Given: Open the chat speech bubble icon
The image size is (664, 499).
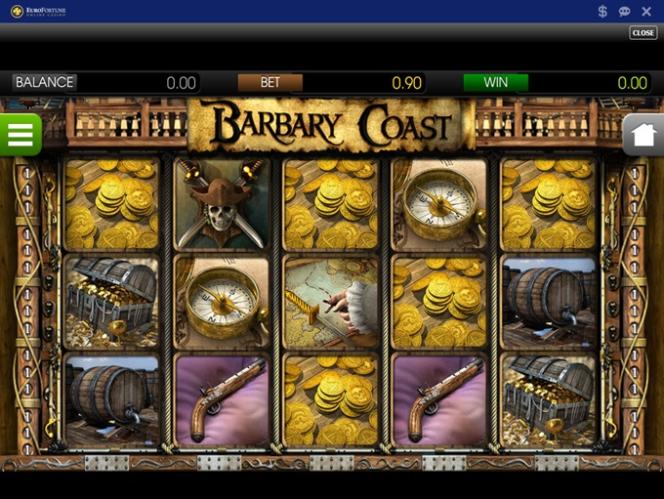Looking at the screenshot, I should point(624,11).
